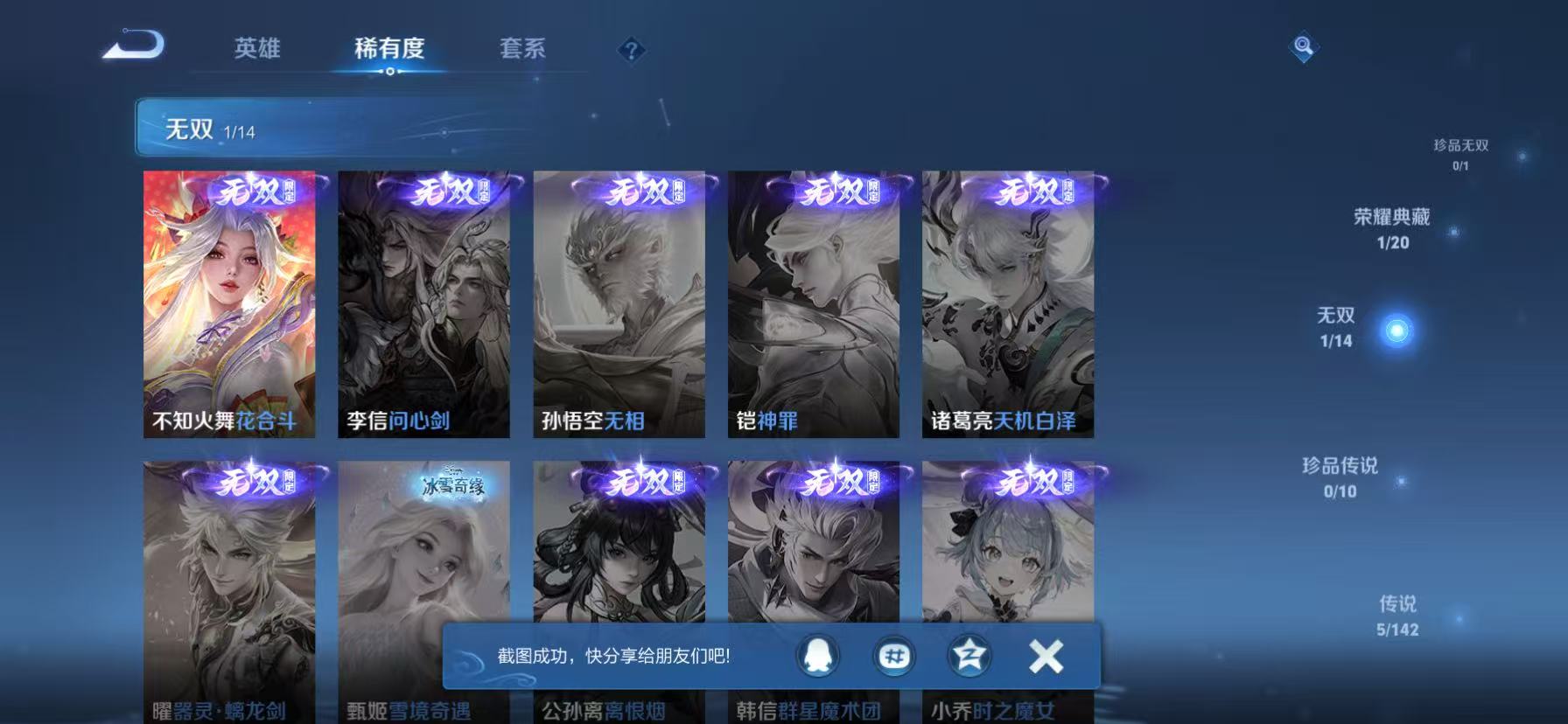Switch to the 英雄 tab

coord(256,50)
